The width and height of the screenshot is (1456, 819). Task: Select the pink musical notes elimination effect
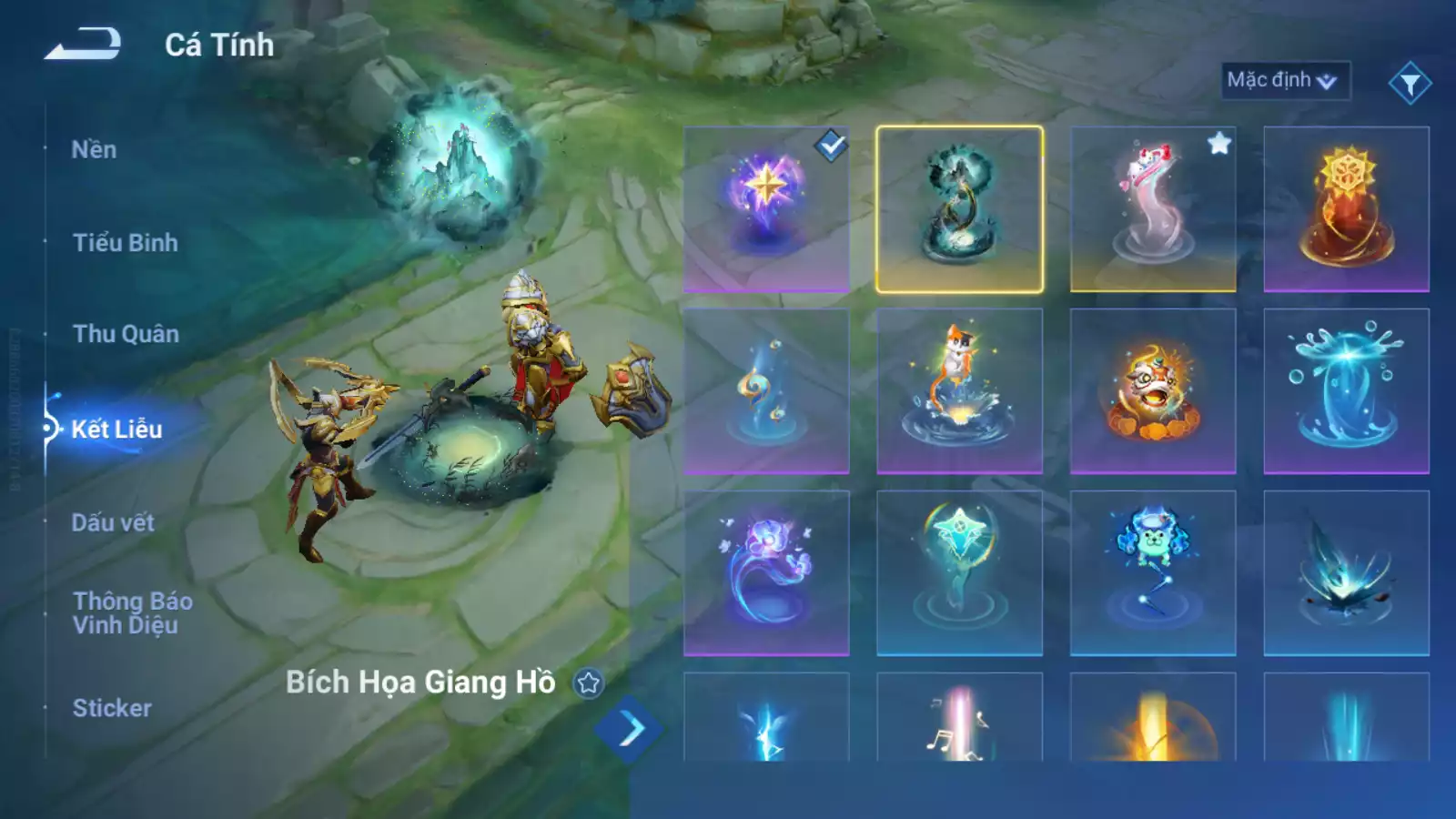pos(959,728)
